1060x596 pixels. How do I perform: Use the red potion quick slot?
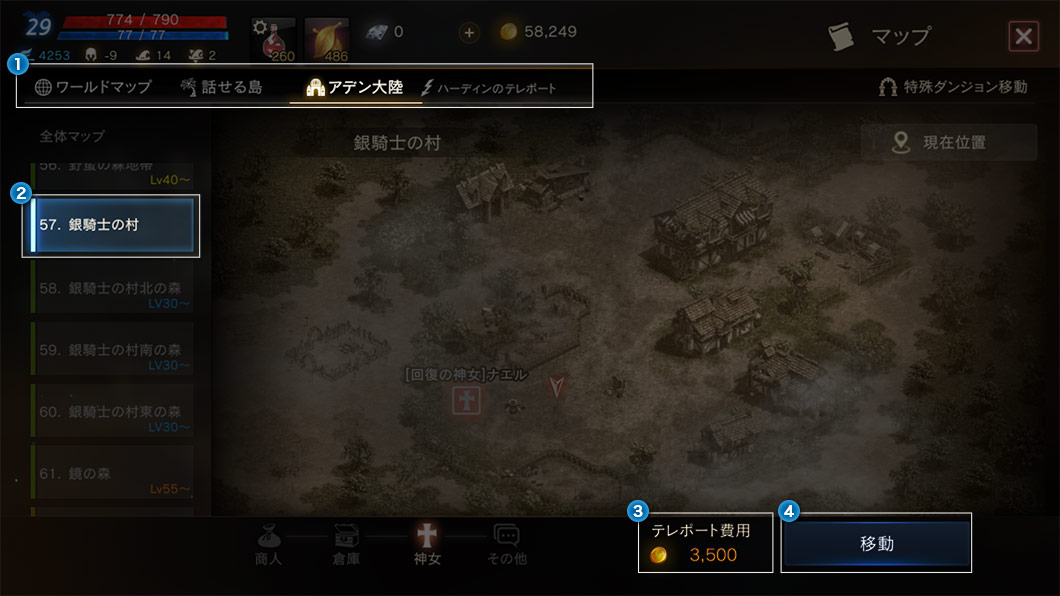coord(271,39)
